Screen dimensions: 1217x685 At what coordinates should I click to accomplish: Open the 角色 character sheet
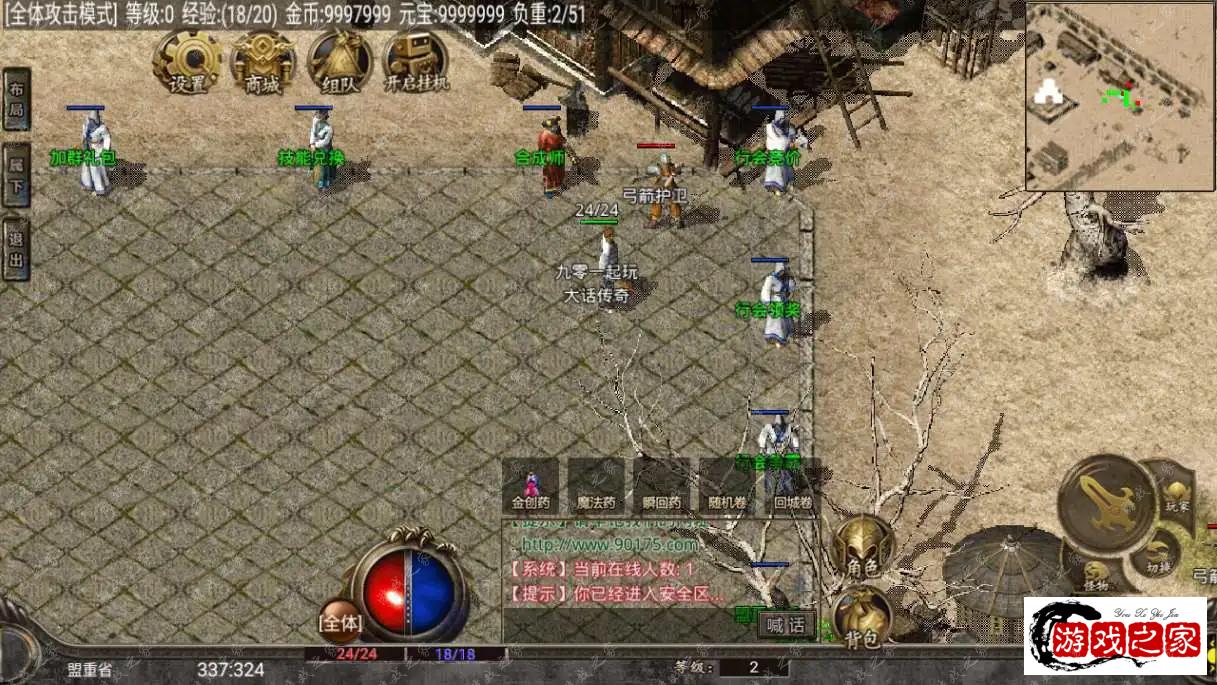pos(863,546)
